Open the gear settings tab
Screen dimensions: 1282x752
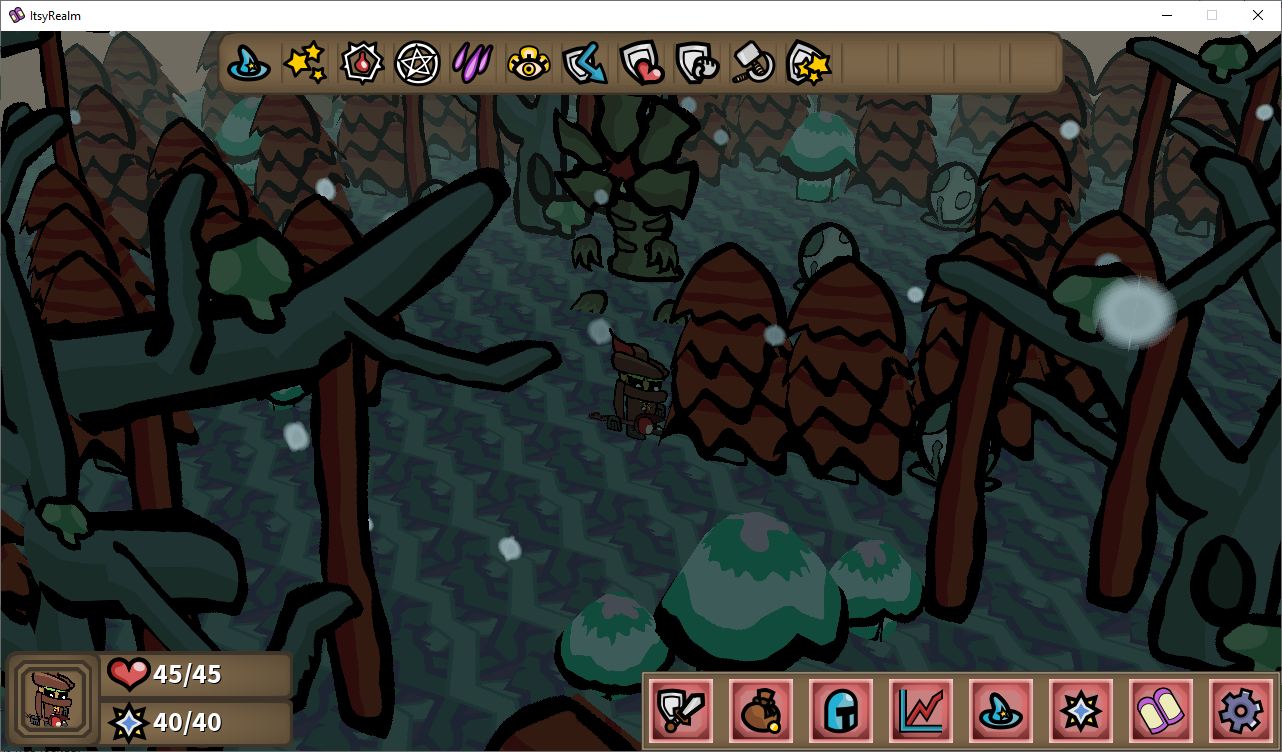[1241, 711]
